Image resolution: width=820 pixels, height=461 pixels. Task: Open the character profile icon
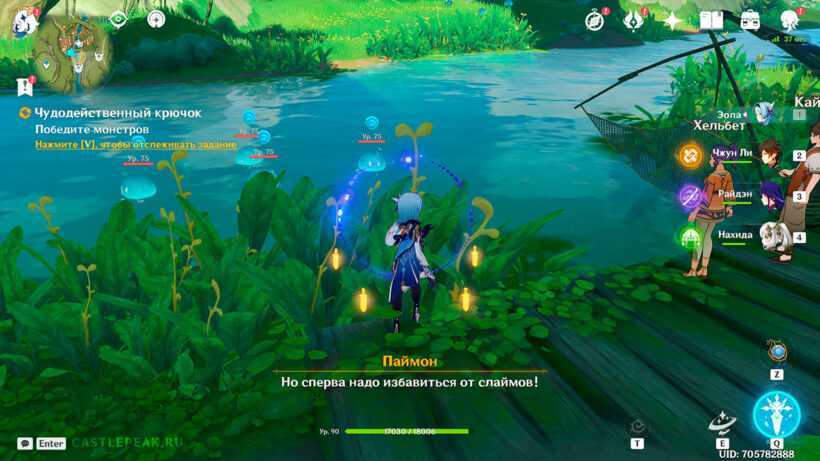pos(789,20)
